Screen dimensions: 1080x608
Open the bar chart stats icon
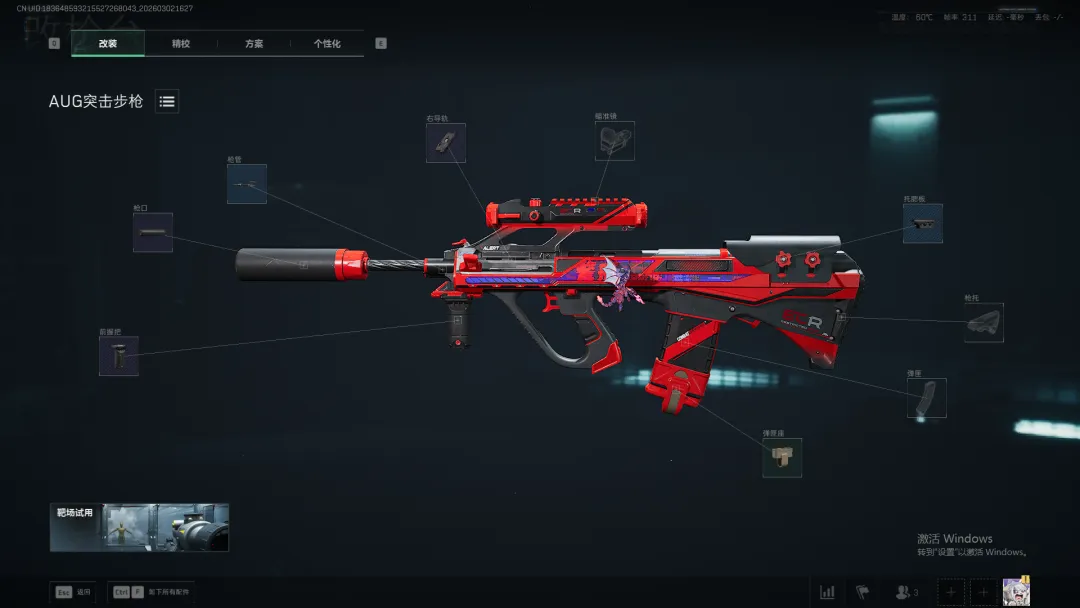pyautogui.click(x=827, y=592)
